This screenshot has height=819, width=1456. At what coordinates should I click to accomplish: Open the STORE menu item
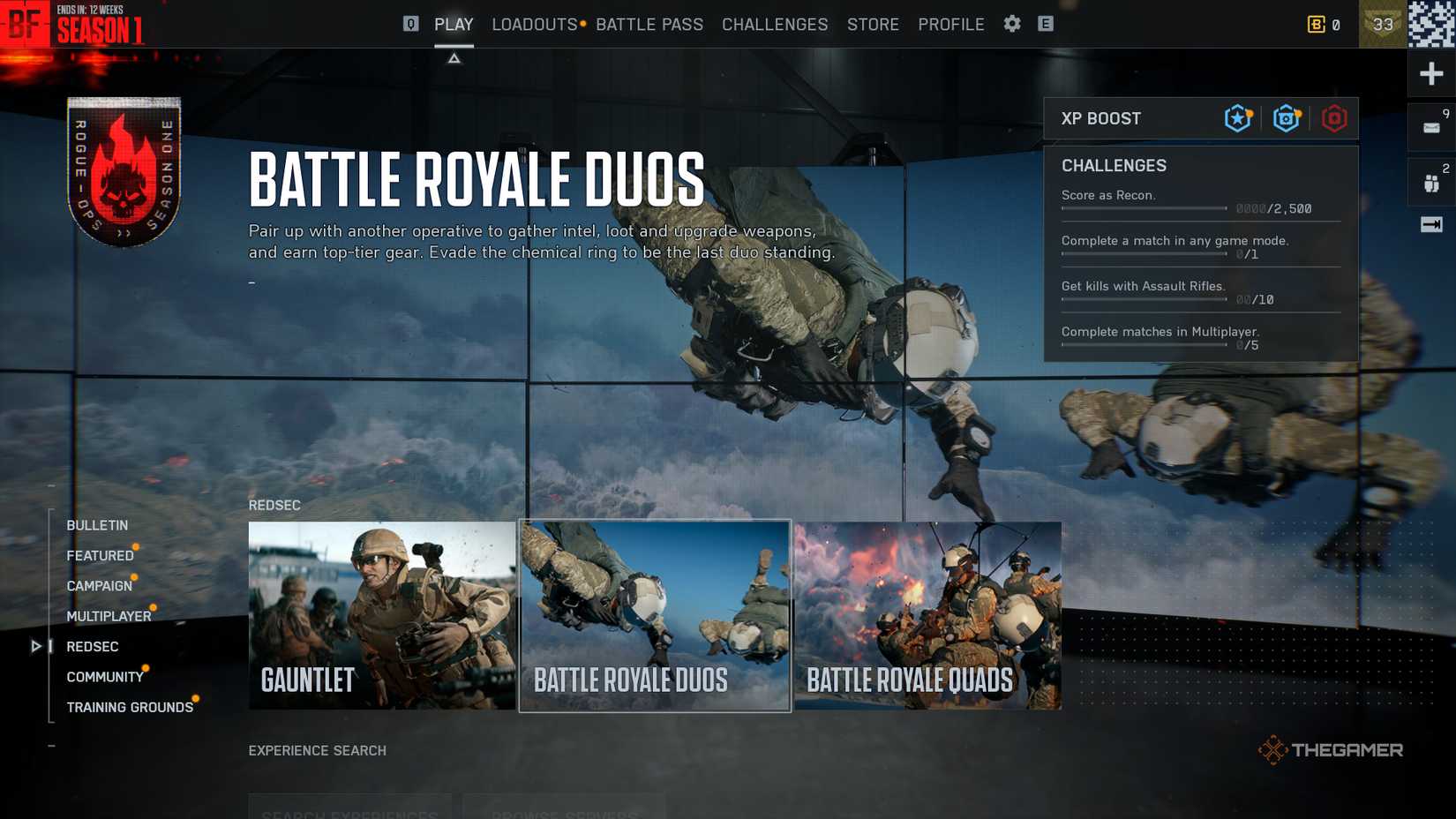pyautogui.click(x=873, y=25)
